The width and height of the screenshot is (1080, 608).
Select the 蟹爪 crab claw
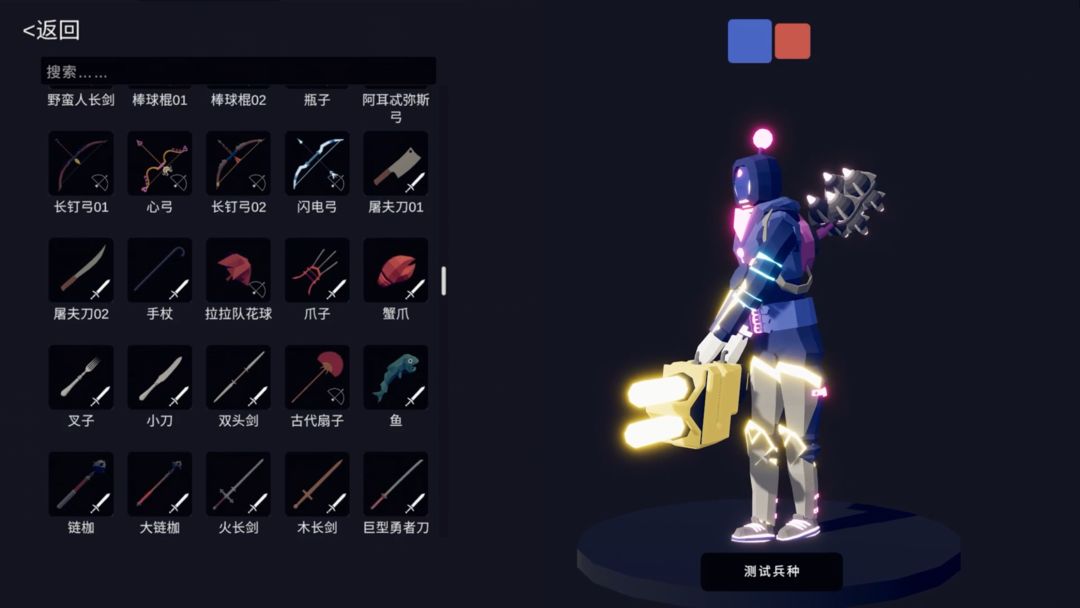pos(396,270)
